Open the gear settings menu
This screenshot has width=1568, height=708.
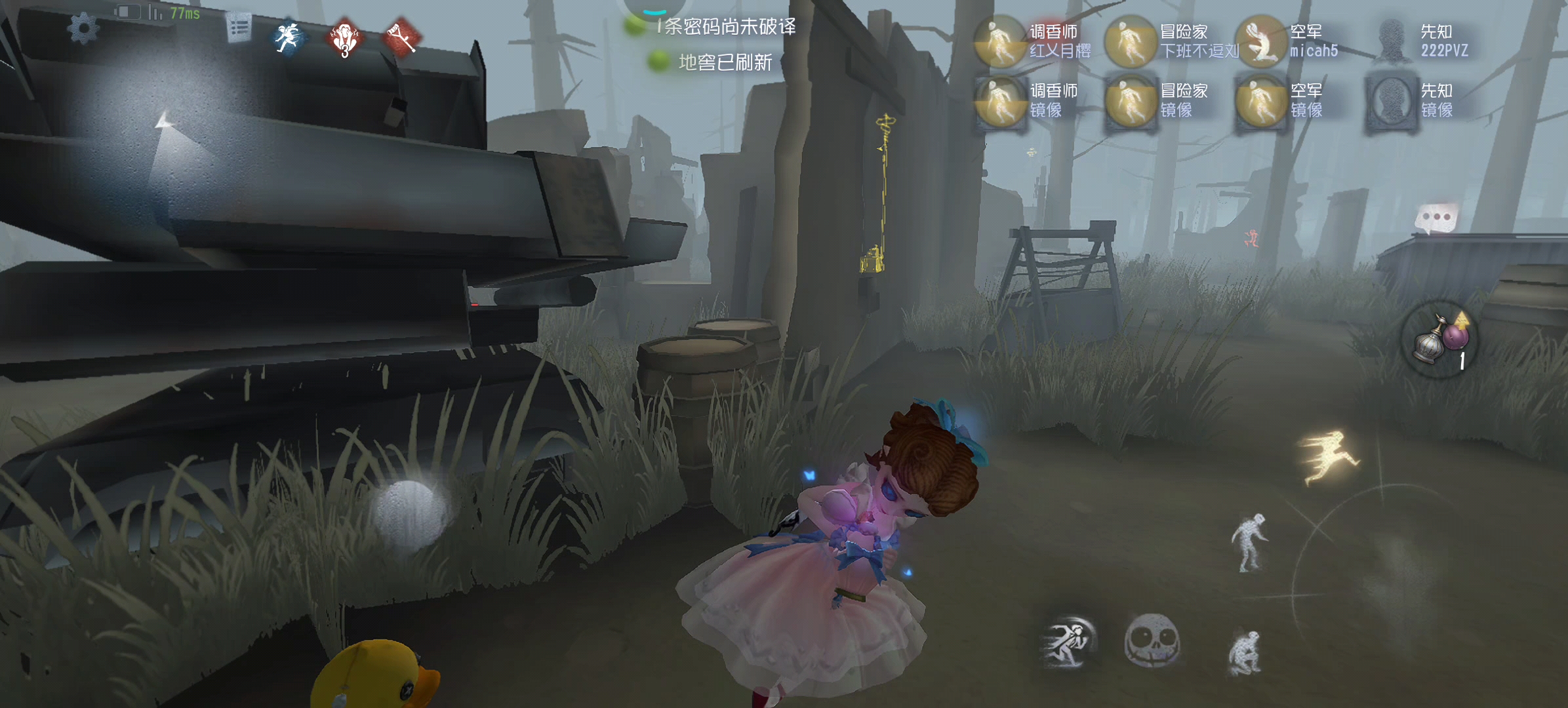(83, 28)
